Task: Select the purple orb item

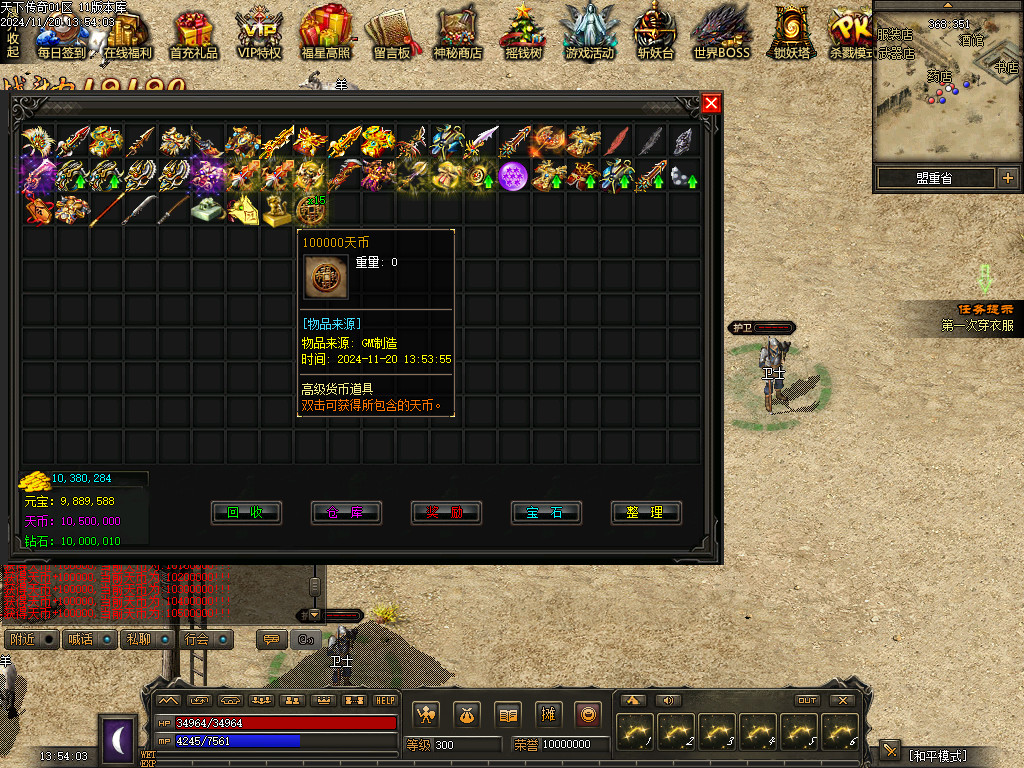Action: [x=513, y=176]
